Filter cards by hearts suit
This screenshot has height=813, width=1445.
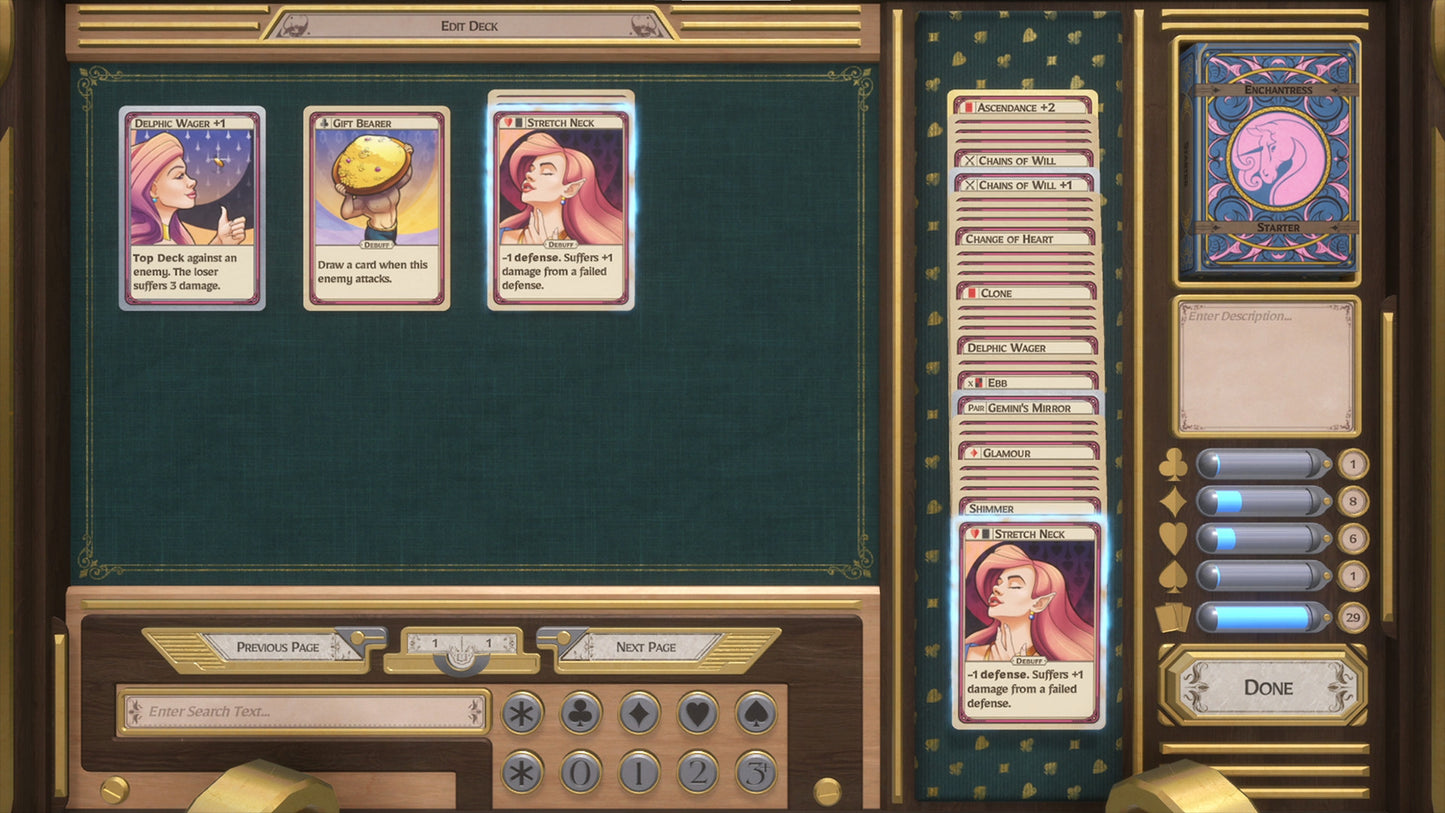click(698, 713)
